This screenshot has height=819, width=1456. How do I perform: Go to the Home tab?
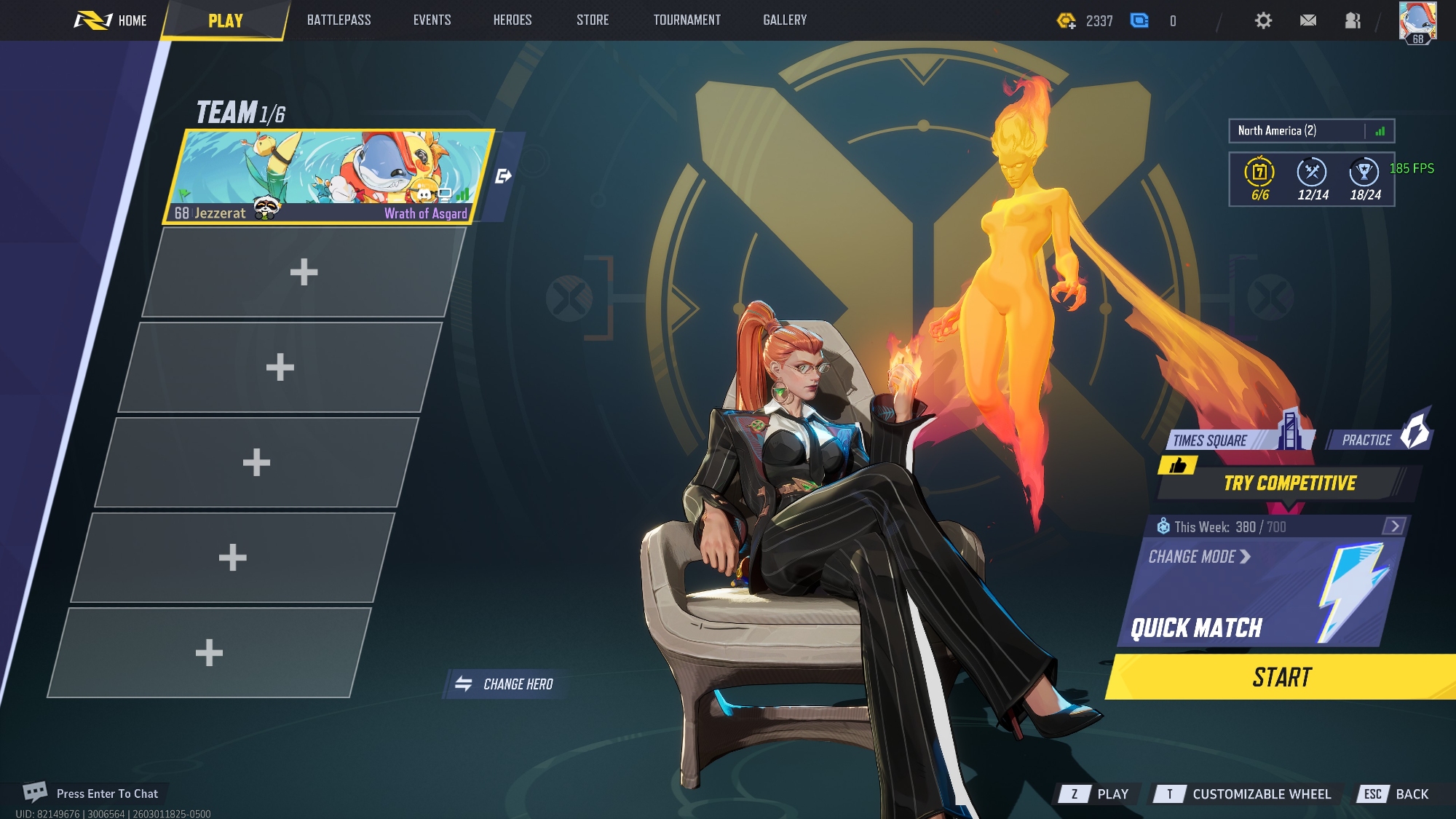111,20
